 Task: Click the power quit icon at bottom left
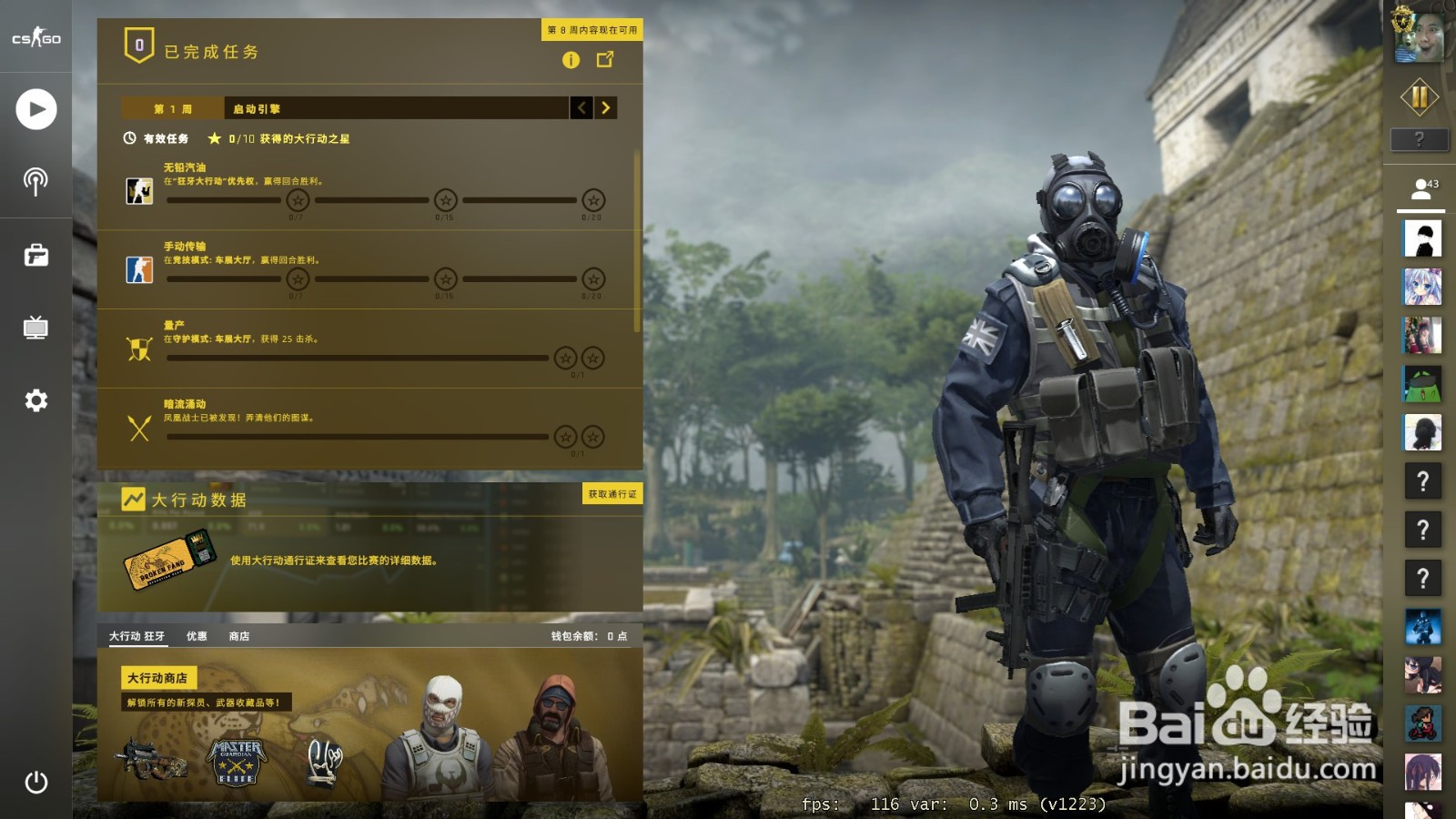(35, 781)
